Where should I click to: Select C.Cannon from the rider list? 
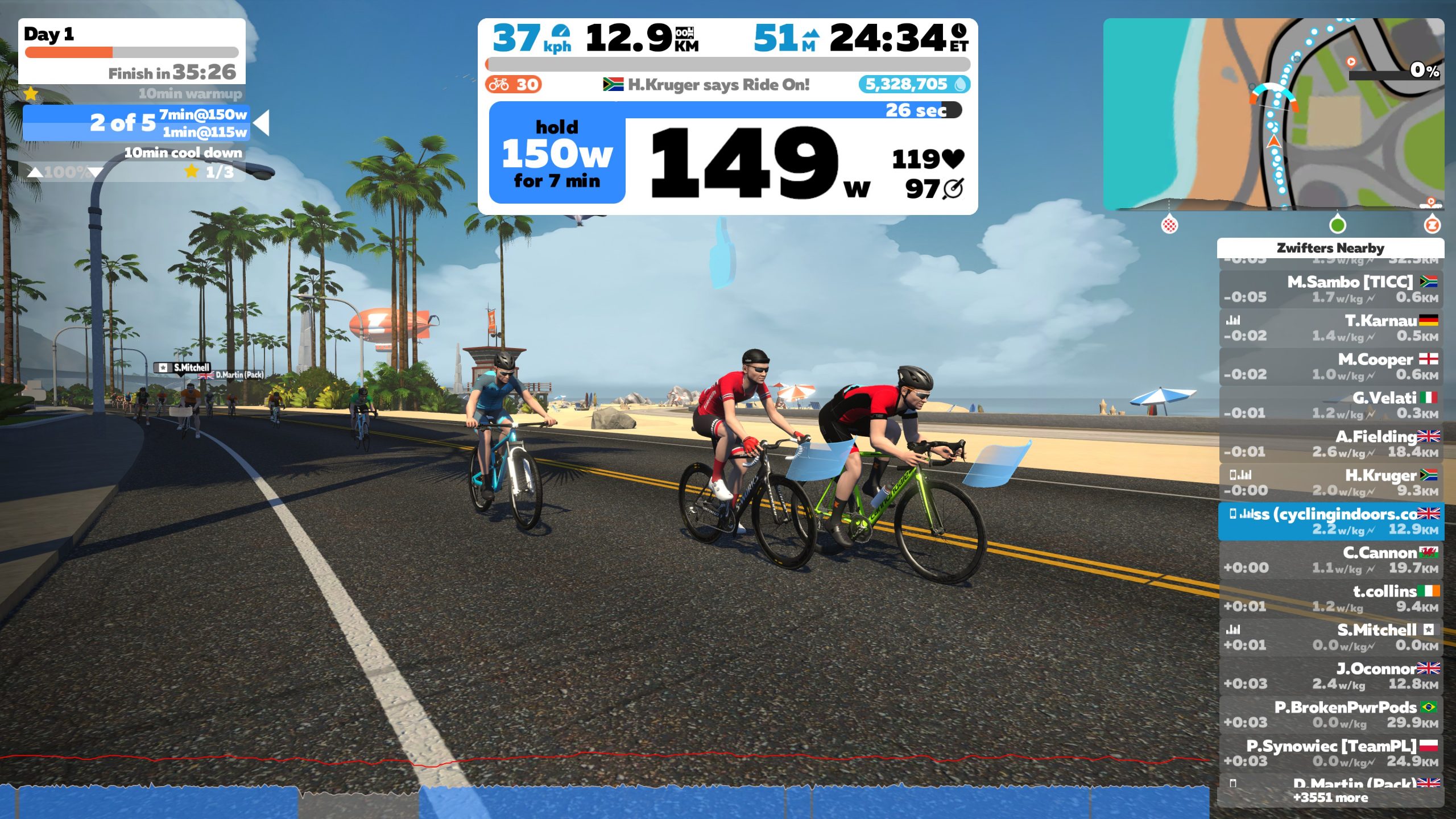[x=1330, y=560]
